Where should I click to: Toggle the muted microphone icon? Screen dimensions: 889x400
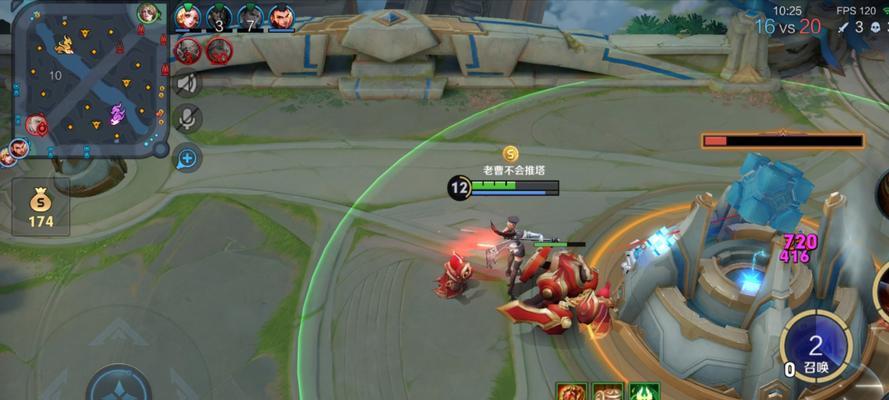point(187,119)
